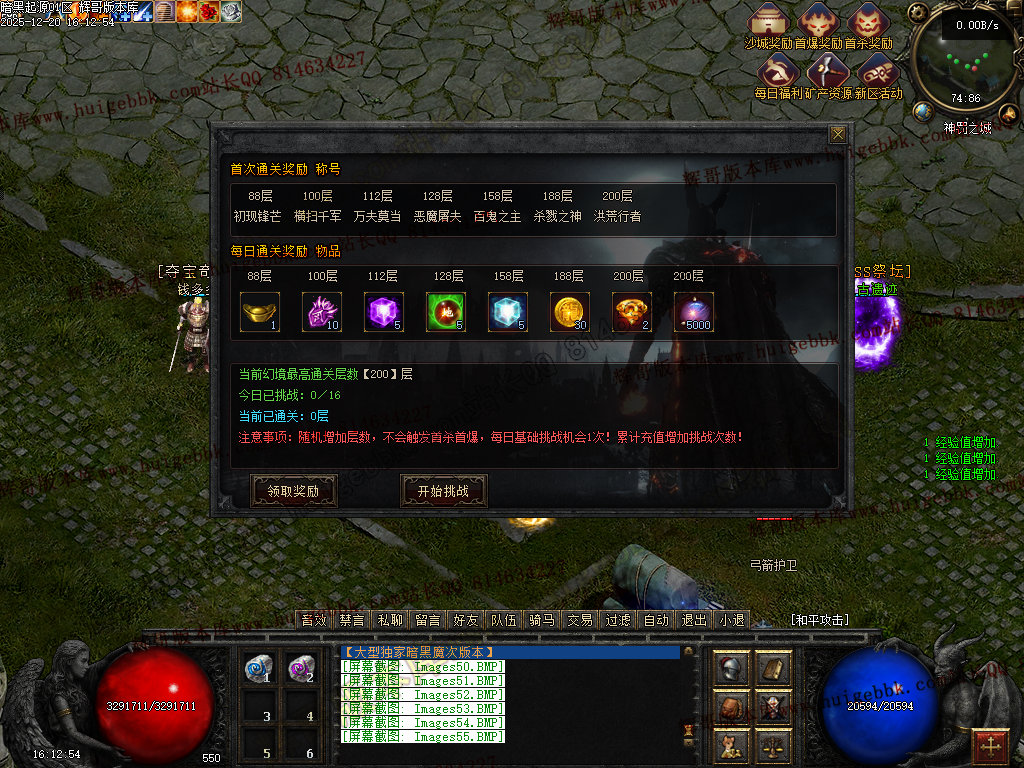Open the 首杀奖励 first-kill reward icon
1024x768 pixels.
(867, 22)
